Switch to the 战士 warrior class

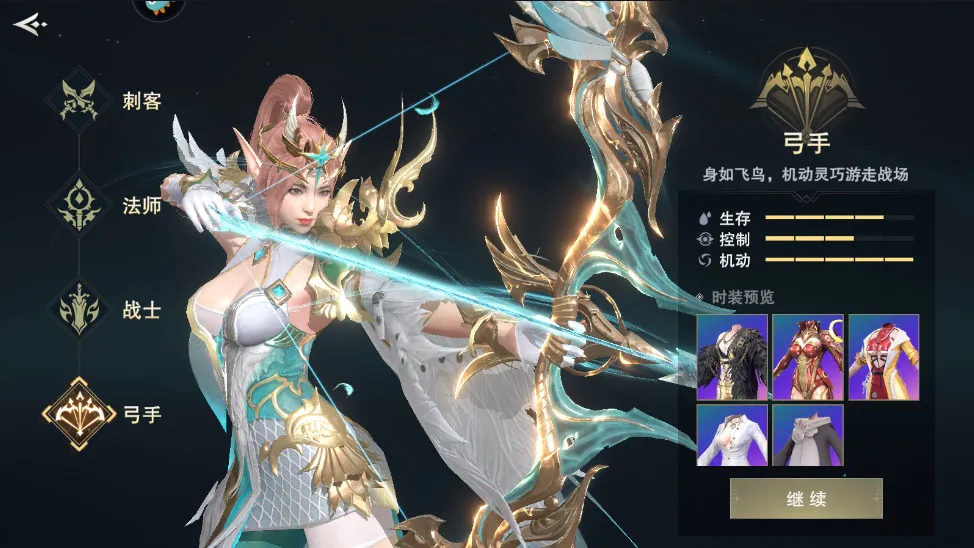coord(78,309)
